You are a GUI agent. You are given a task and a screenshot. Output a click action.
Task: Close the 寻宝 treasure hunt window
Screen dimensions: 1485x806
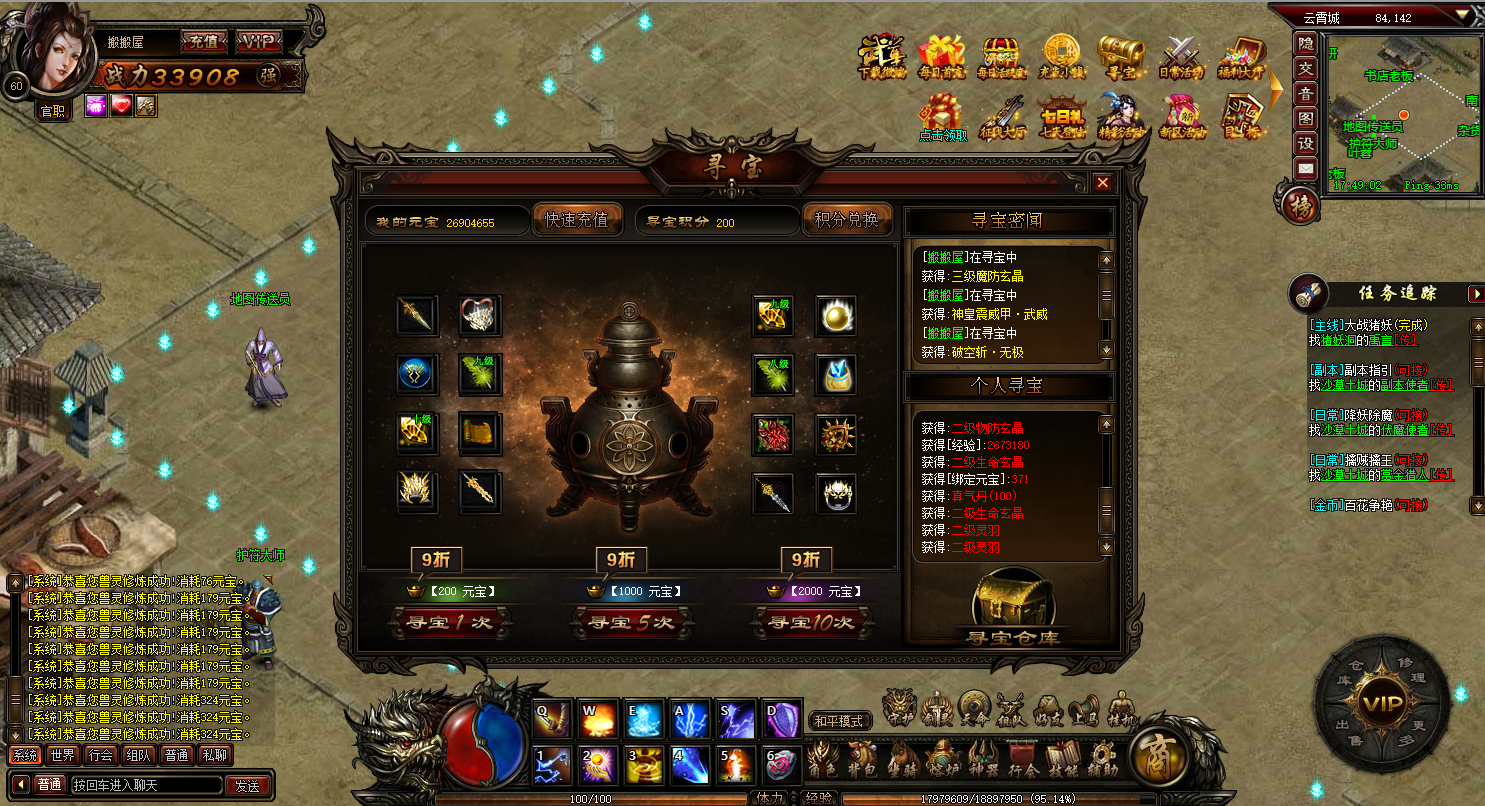1102,183
